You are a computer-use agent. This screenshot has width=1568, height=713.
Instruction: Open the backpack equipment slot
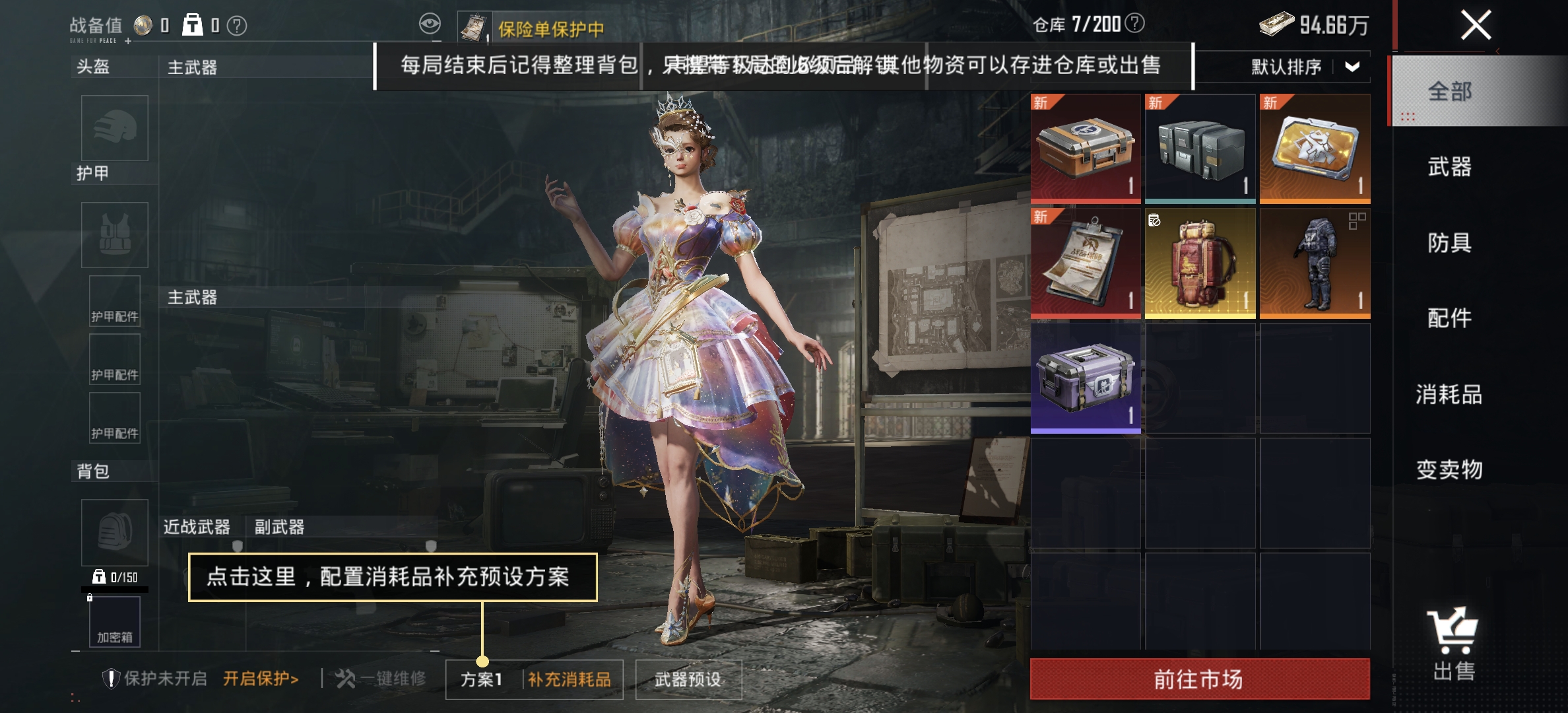pos(114,532)
